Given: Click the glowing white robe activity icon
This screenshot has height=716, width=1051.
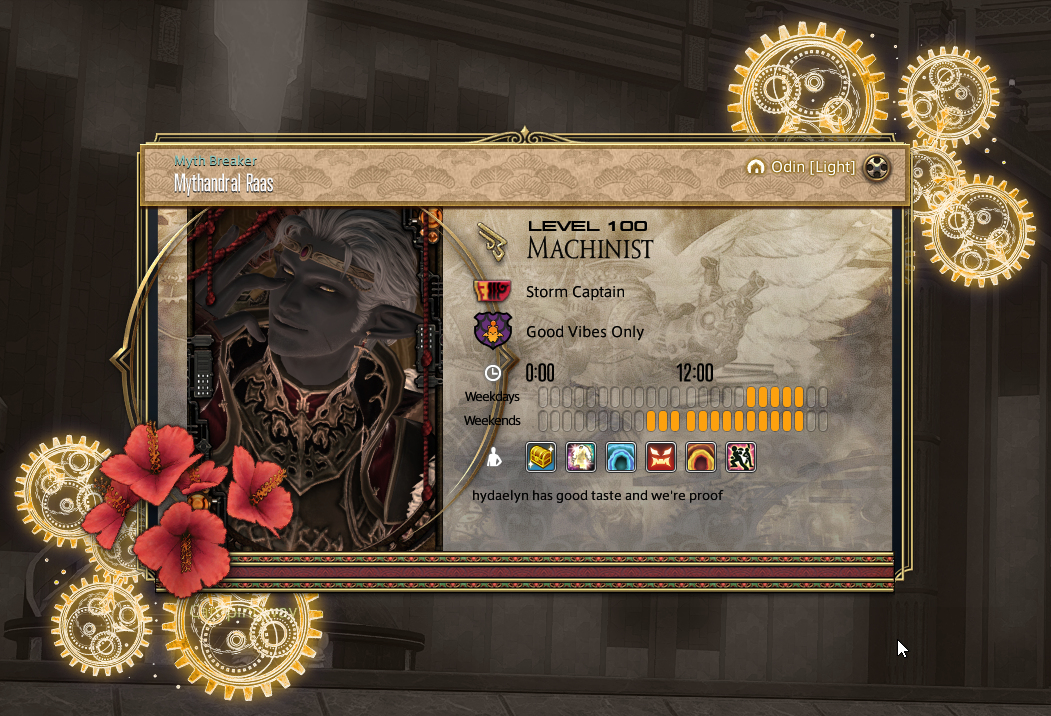Looking at the screenshot, I should point(581,457).
